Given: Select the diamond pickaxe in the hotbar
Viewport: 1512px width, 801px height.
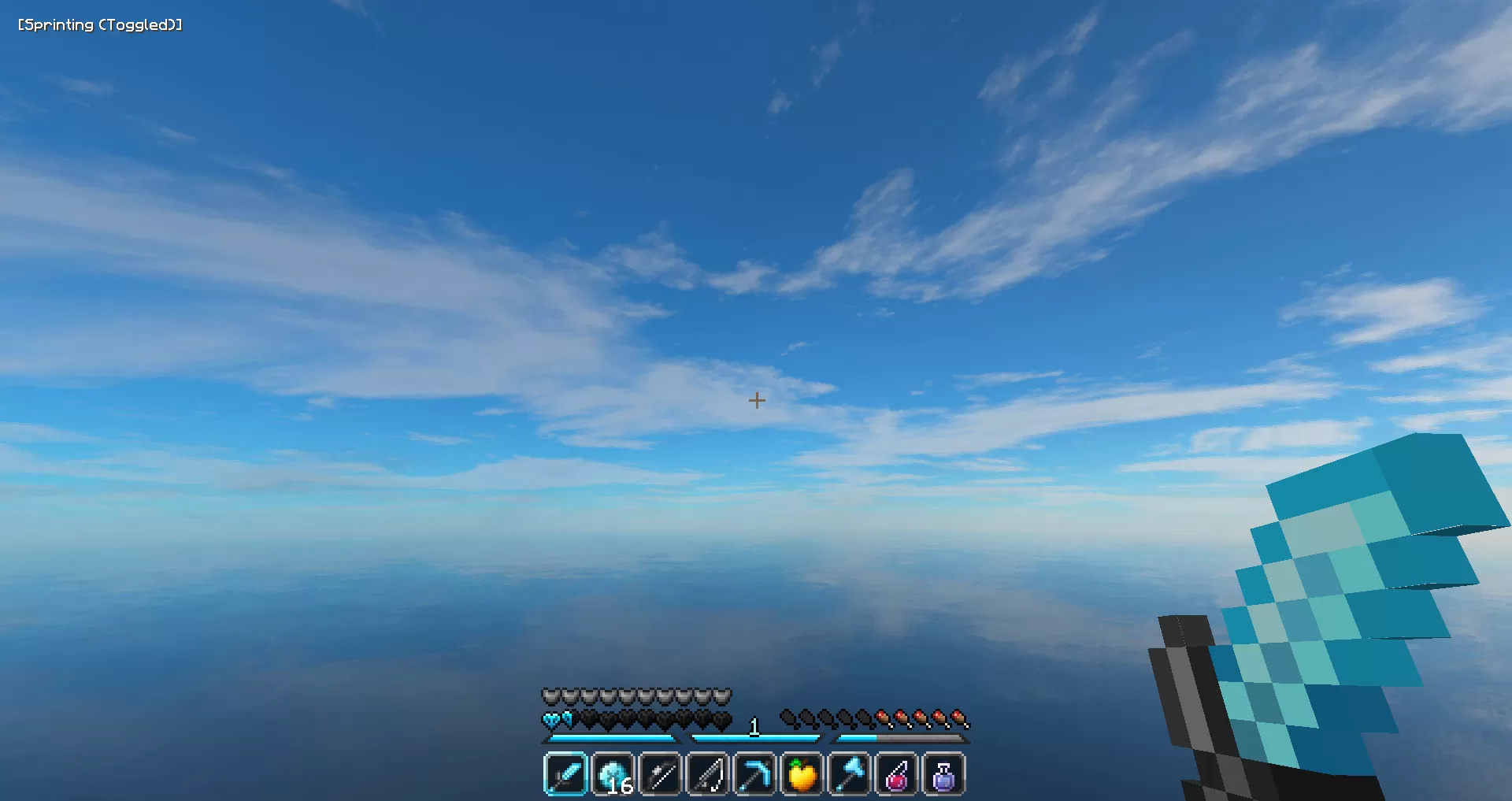Looking at the screenshot, I should pyautogui.click(x=754, y=774).
